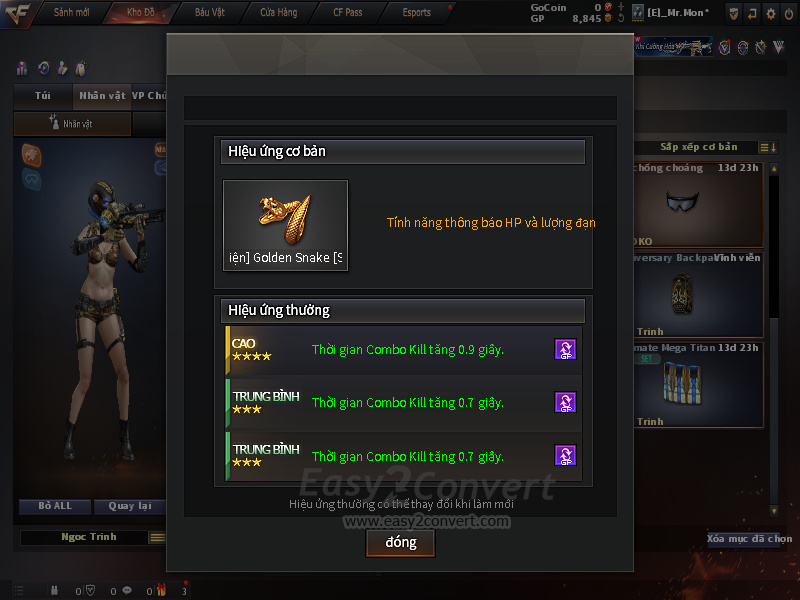Click the Quay lại button
800x600 pixels.
(128, 506)
